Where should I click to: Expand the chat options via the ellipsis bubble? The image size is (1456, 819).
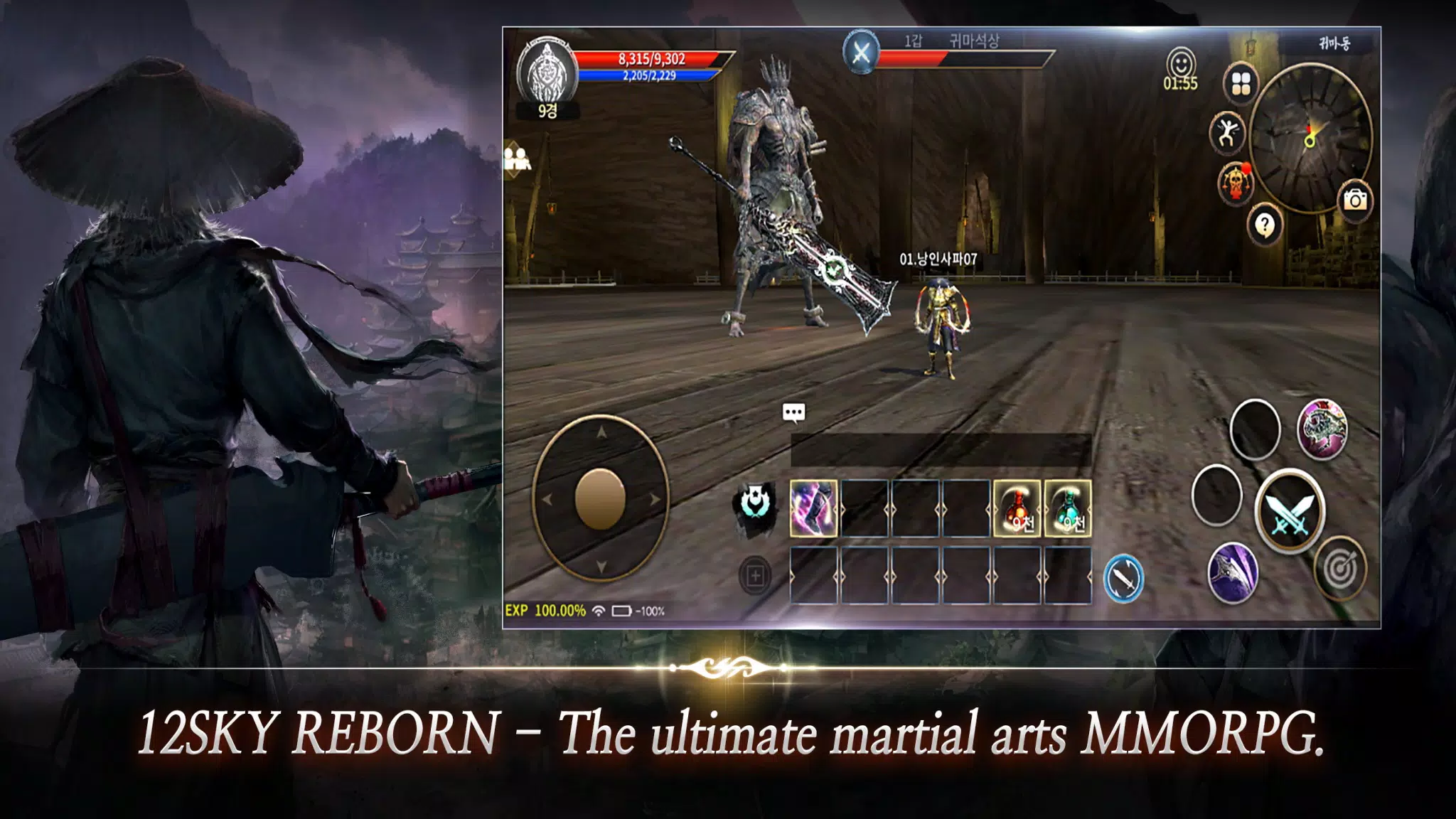[x=795, y=412]
